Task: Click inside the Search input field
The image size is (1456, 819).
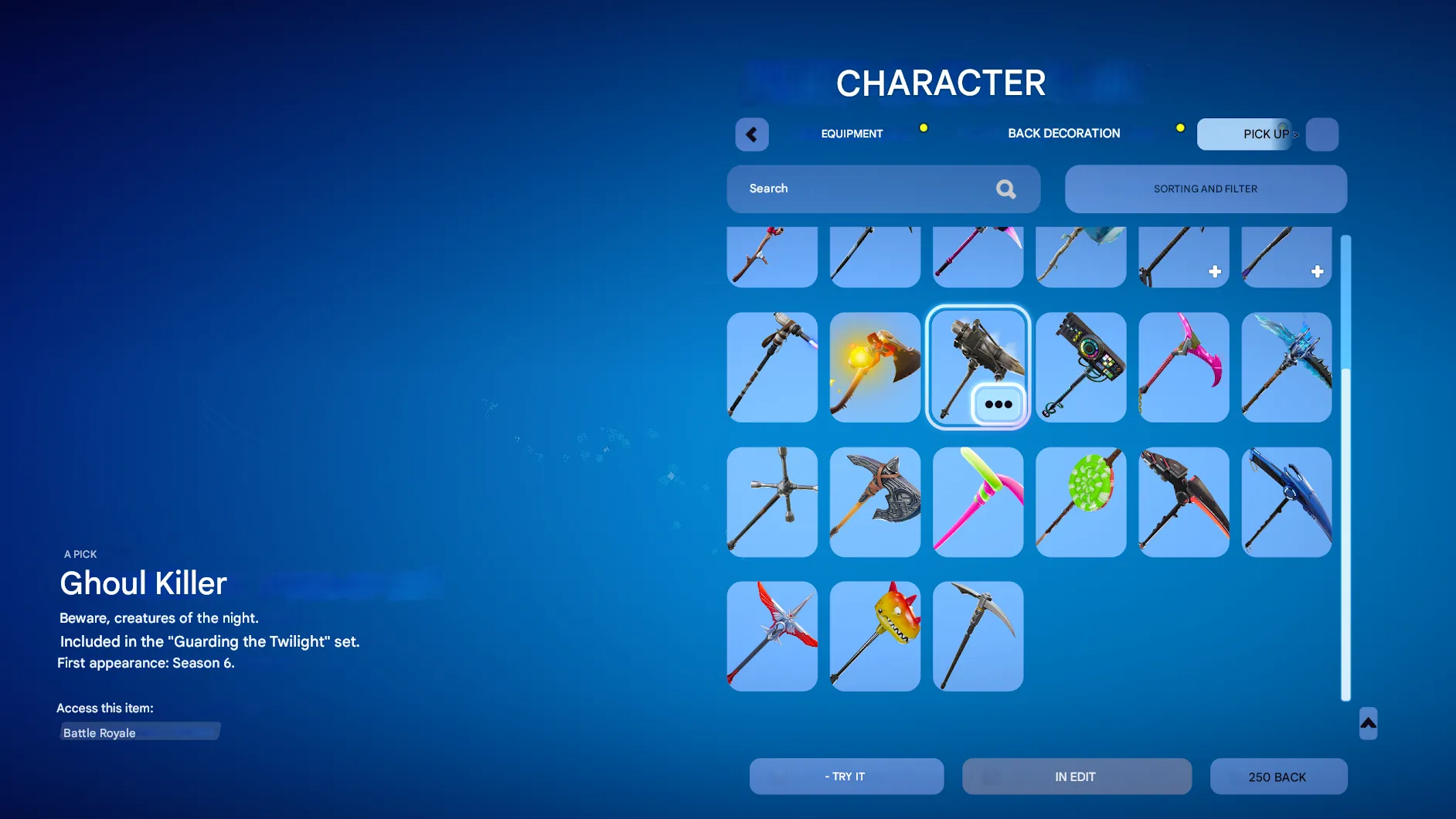Action: tap(850, 189)
